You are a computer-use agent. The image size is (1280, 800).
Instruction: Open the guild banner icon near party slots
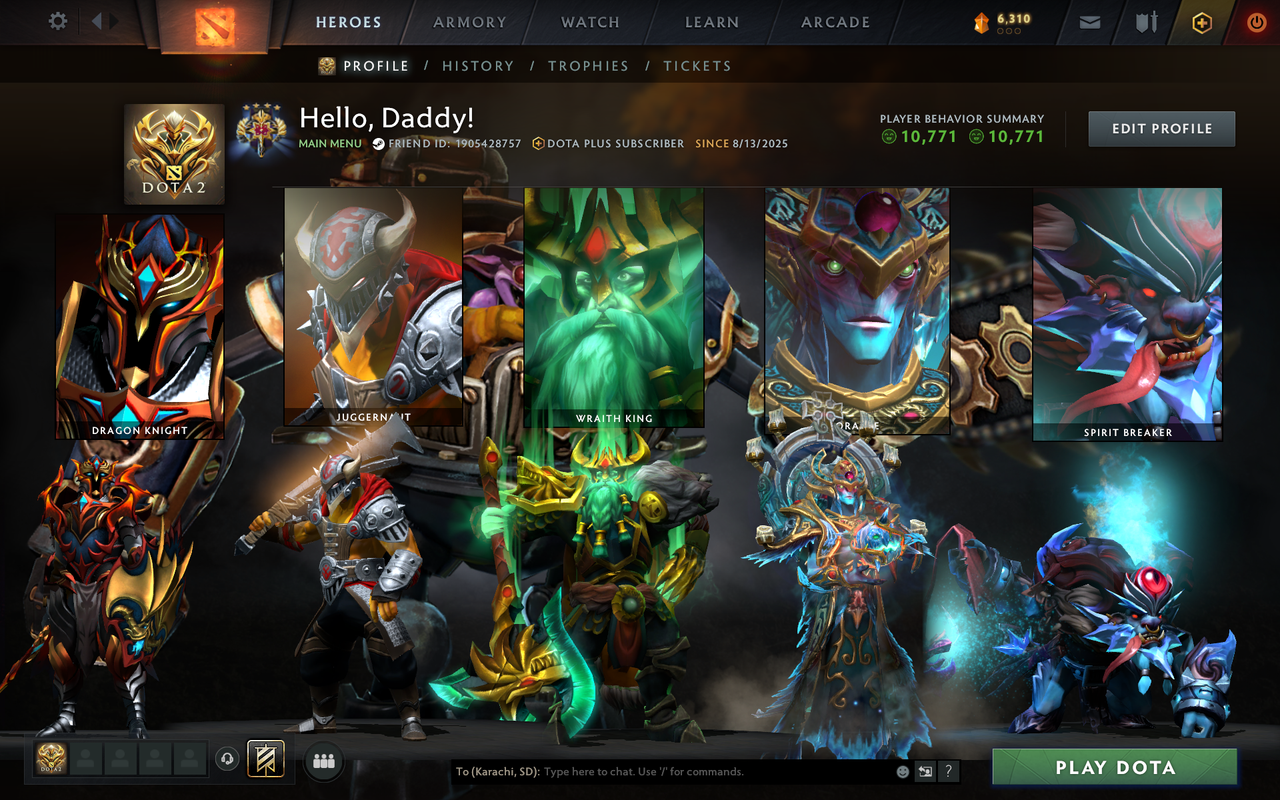(x=264, y=760)
